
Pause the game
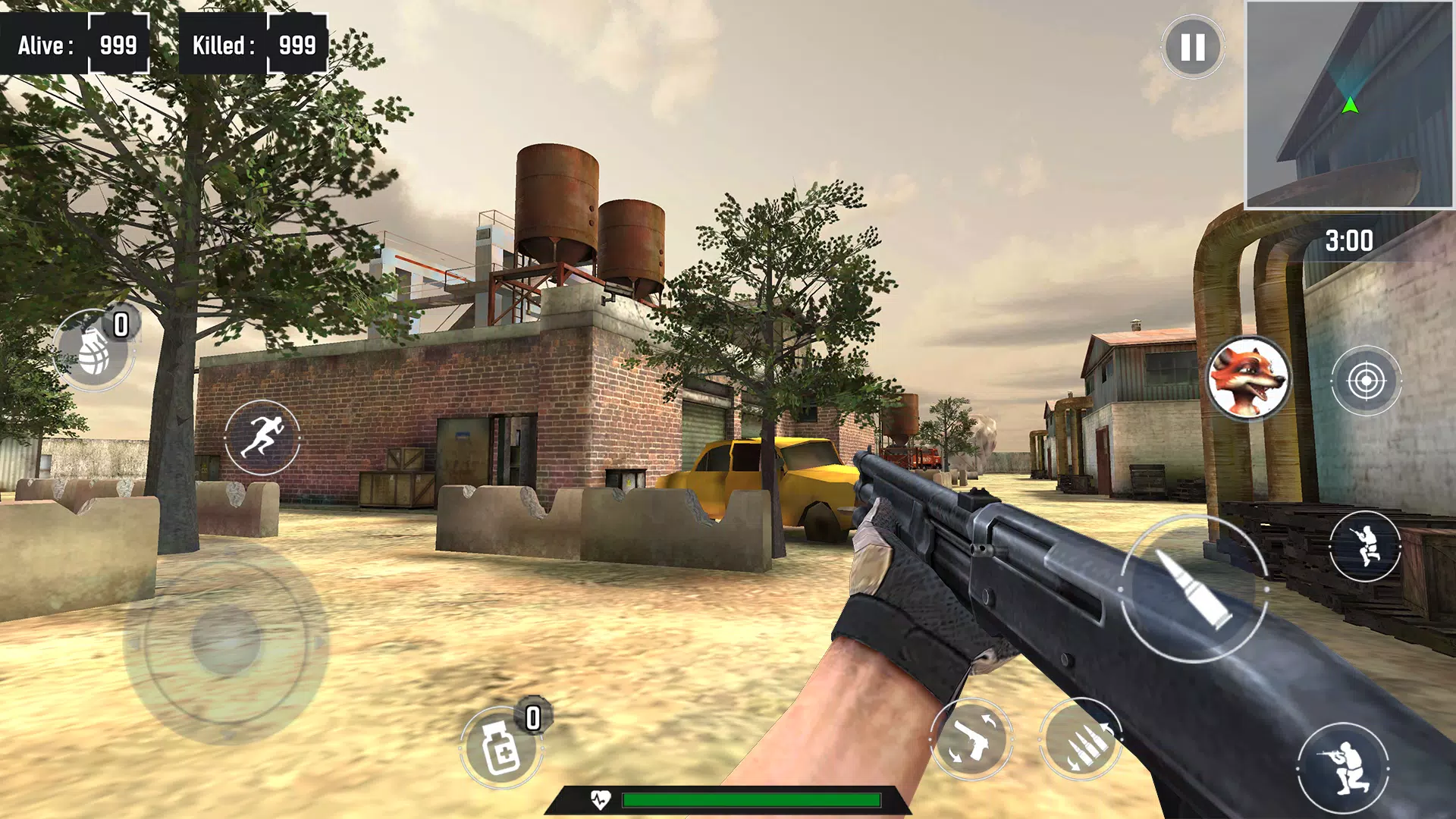tap(1192, 48)
